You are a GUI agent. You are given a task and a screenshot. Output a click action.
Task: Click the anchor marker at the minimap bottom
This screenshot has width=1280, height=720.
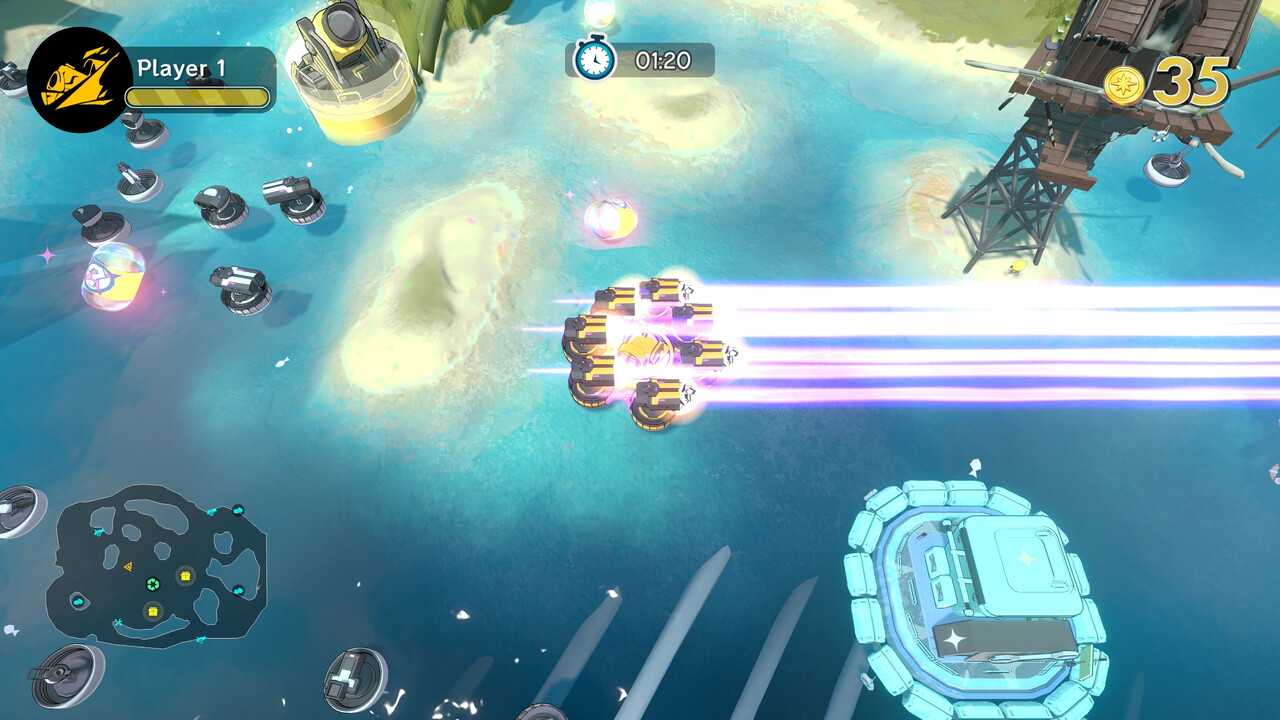(x=118, y=621)
